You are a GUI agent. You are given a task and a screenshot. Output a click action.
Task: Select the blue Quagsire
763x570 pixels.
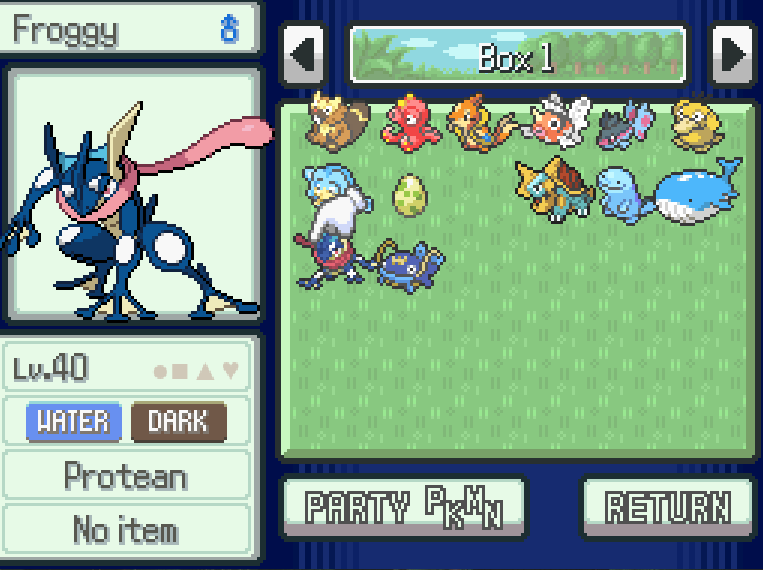(622, 194)
